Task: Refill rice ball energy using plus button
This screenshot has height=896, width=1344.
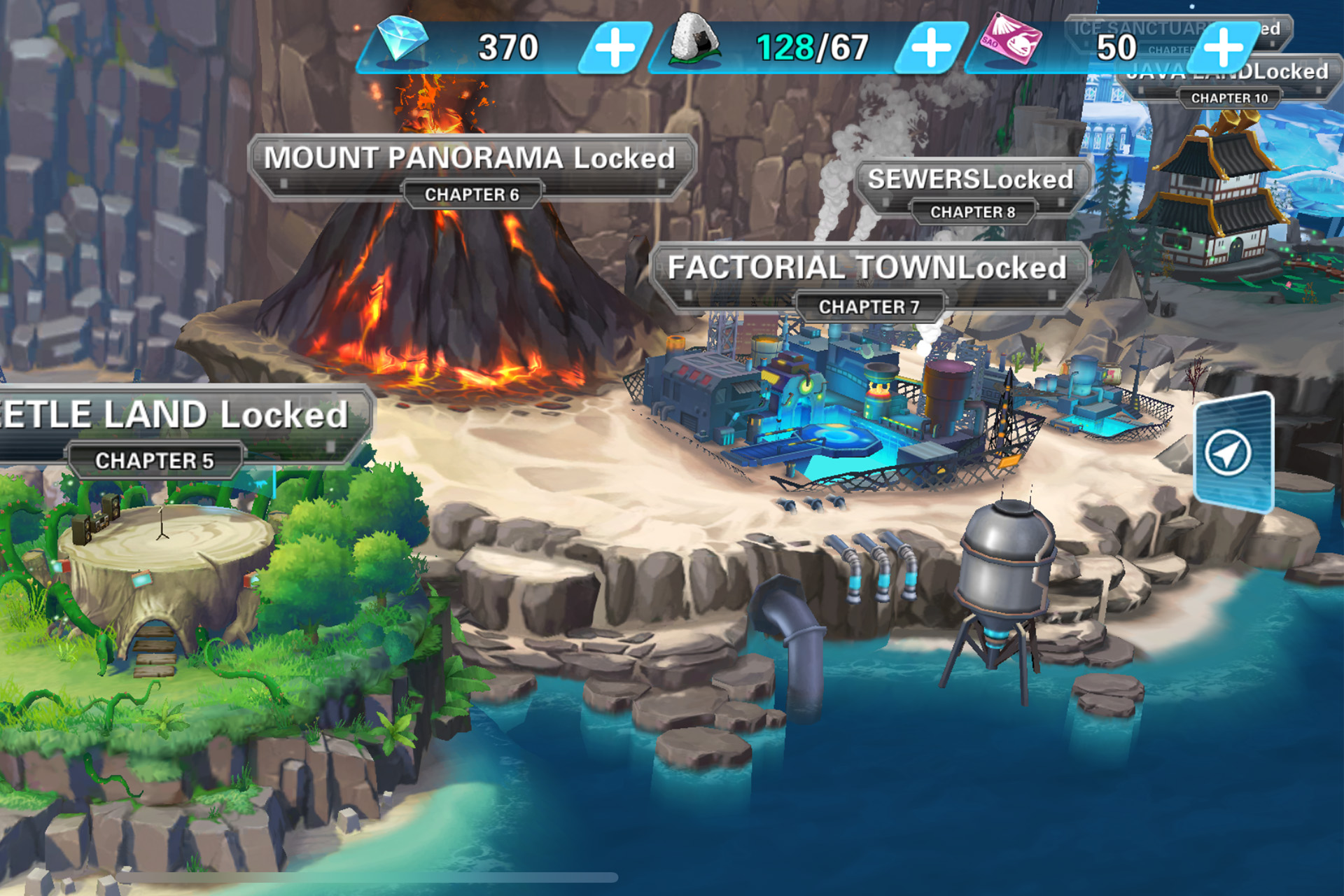Action: coord(931,48)
